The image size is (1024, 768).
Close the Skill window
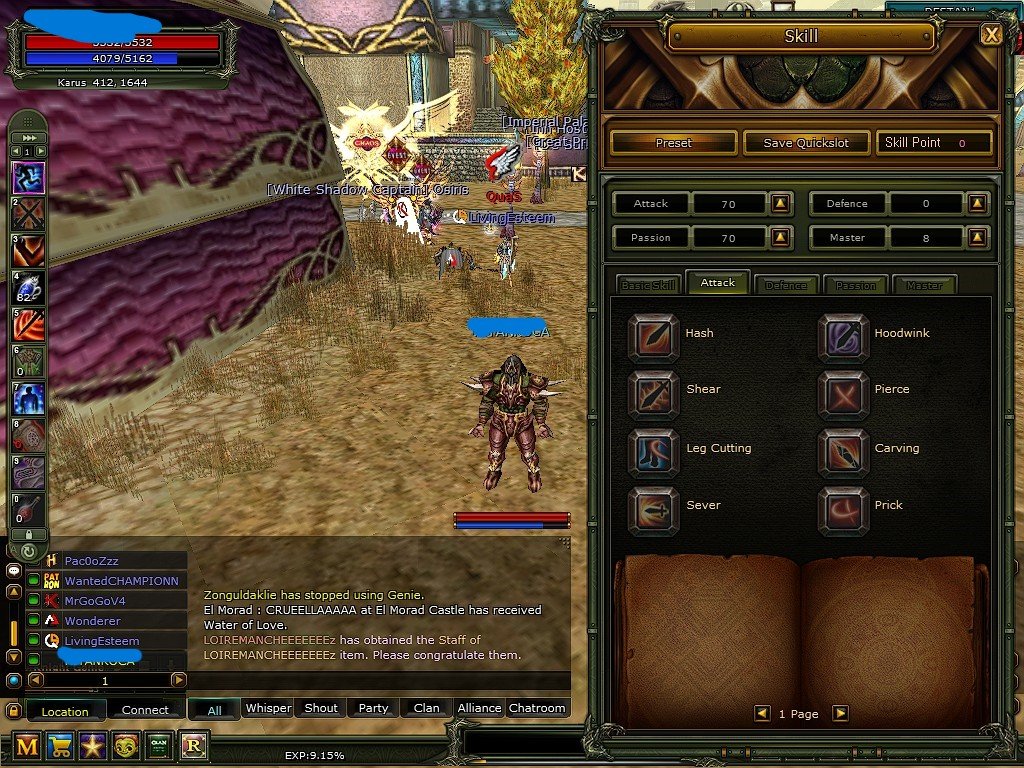click(x=991, y=35)
